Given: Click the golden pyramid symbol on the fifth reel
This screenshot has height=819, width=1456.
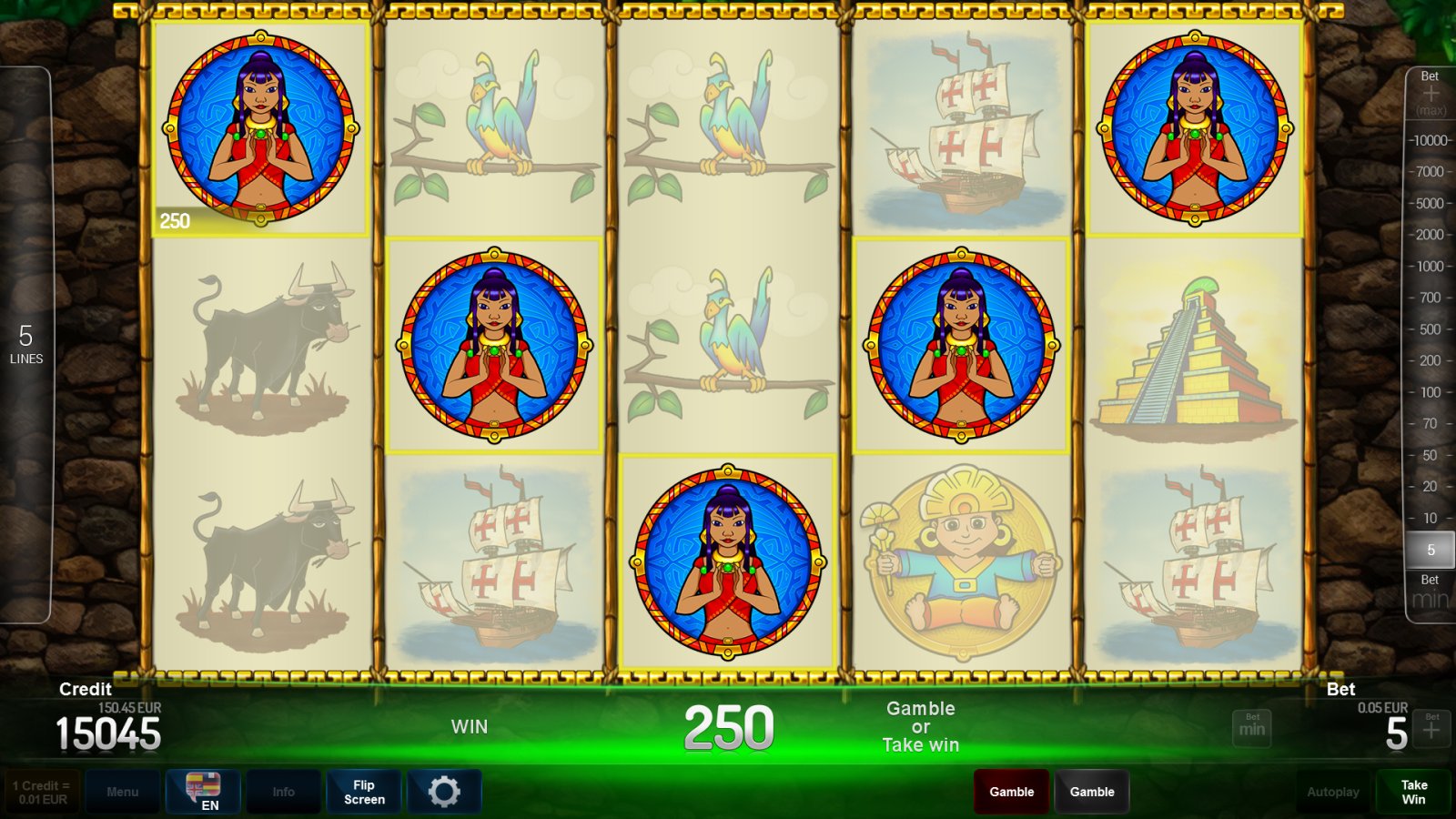Looking at the screenshot, I should click(x=1193, y=355).
